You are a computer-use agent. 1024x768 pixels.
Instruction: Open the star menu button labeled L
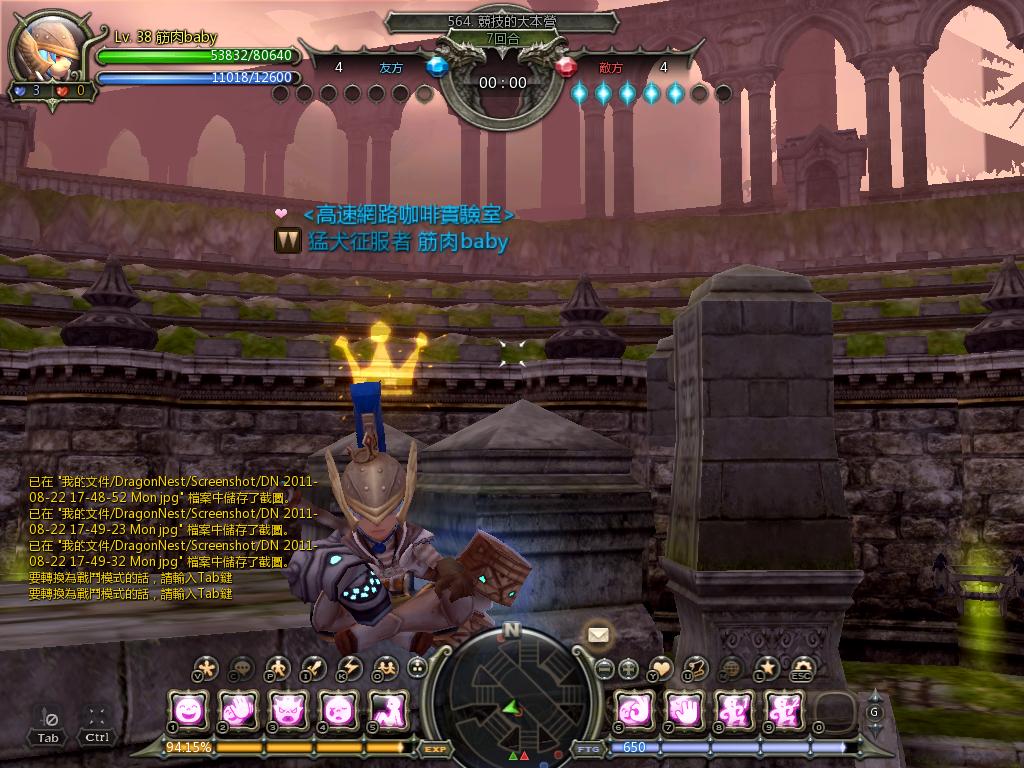[x=767, y=668]
